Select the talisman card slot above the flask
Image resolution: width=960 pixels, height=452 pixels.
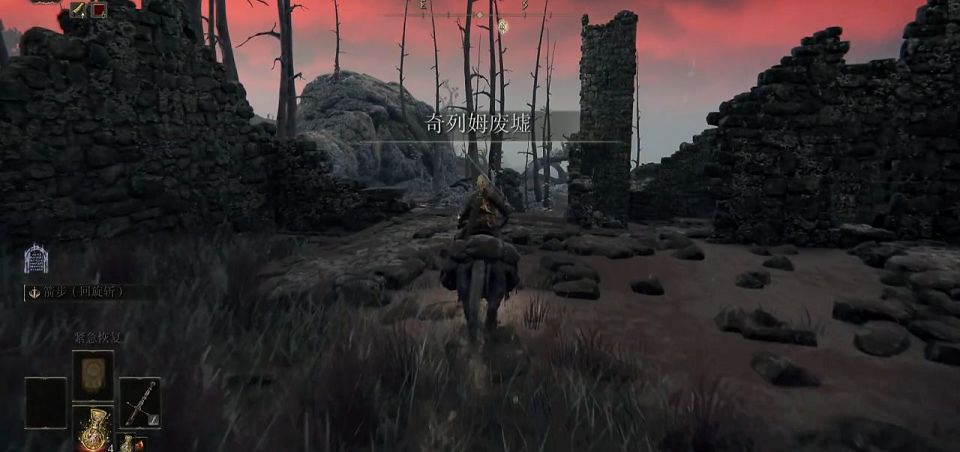[92, 375]
